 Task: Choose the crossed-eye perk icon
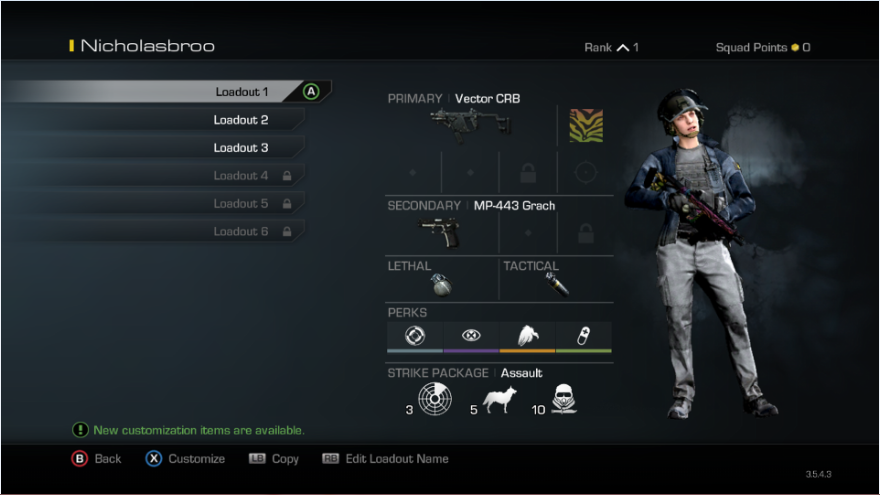[471, 336]
